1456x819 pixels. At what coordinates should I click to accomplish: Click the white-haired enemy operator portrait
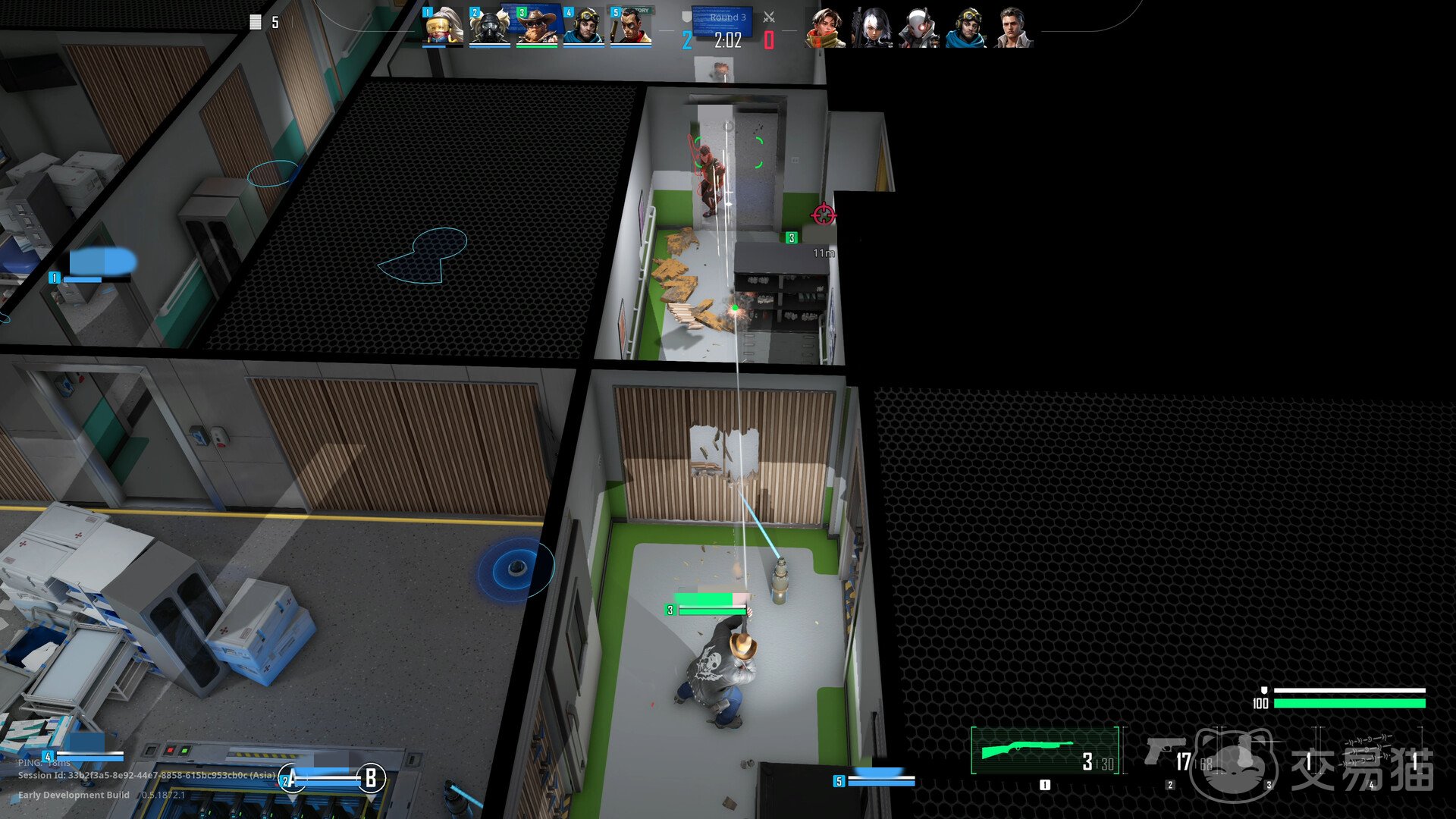(x=872, y=28)
